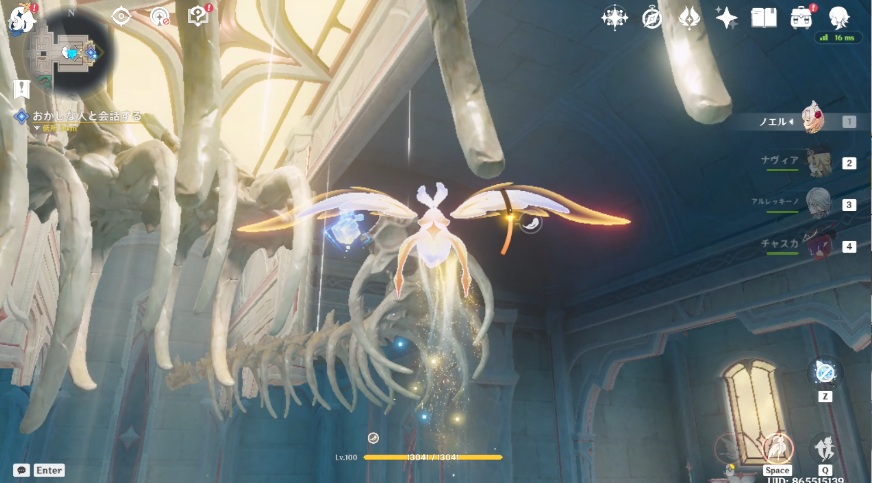The width and height of the screenshot is (872, 483).
Task: Open the Battle Pass winged icon
Action: coord(689,17)
